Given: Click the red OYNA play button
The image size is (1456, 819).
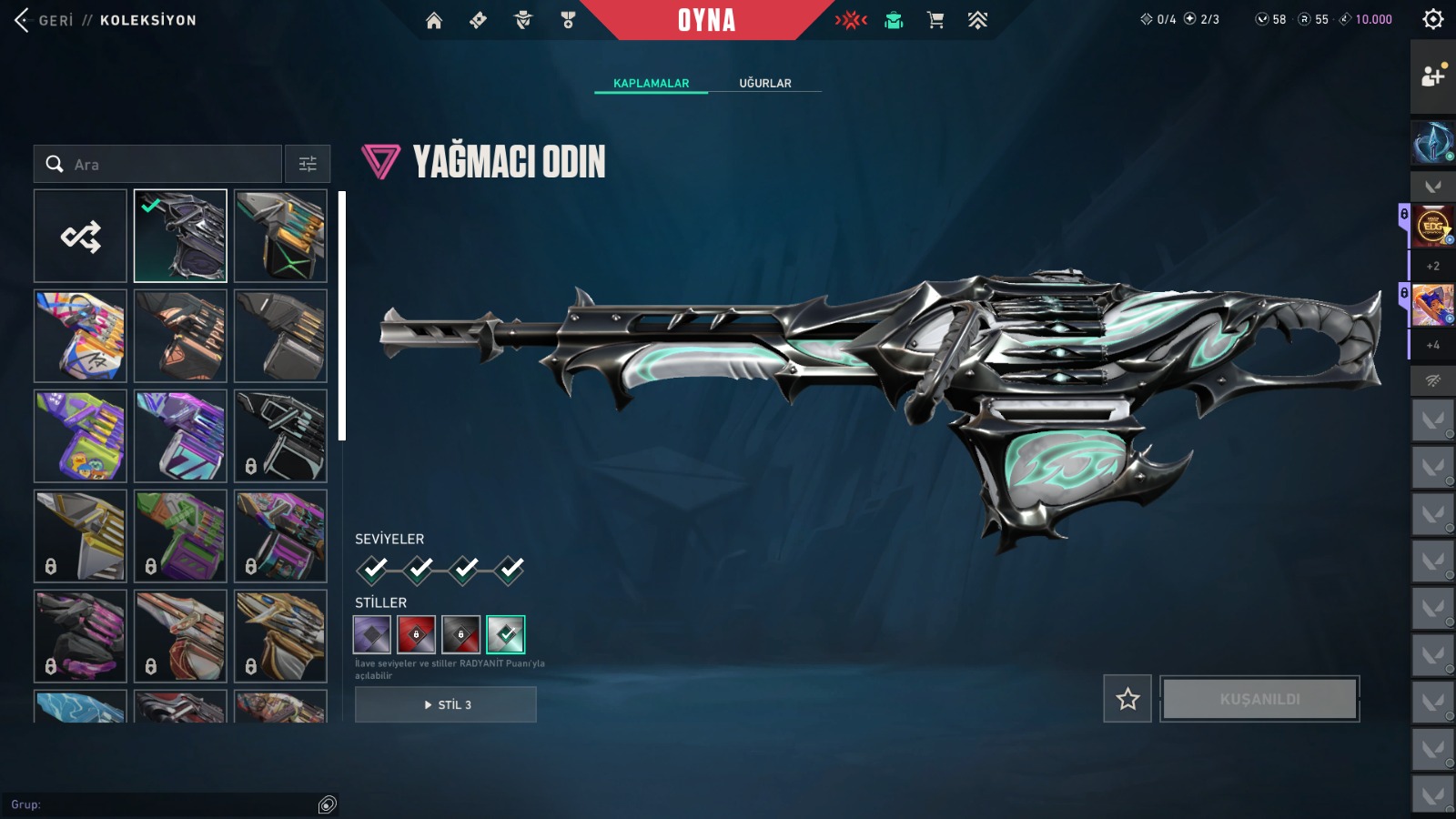Looking at the screenshot, I should click(x=706, y=20).
